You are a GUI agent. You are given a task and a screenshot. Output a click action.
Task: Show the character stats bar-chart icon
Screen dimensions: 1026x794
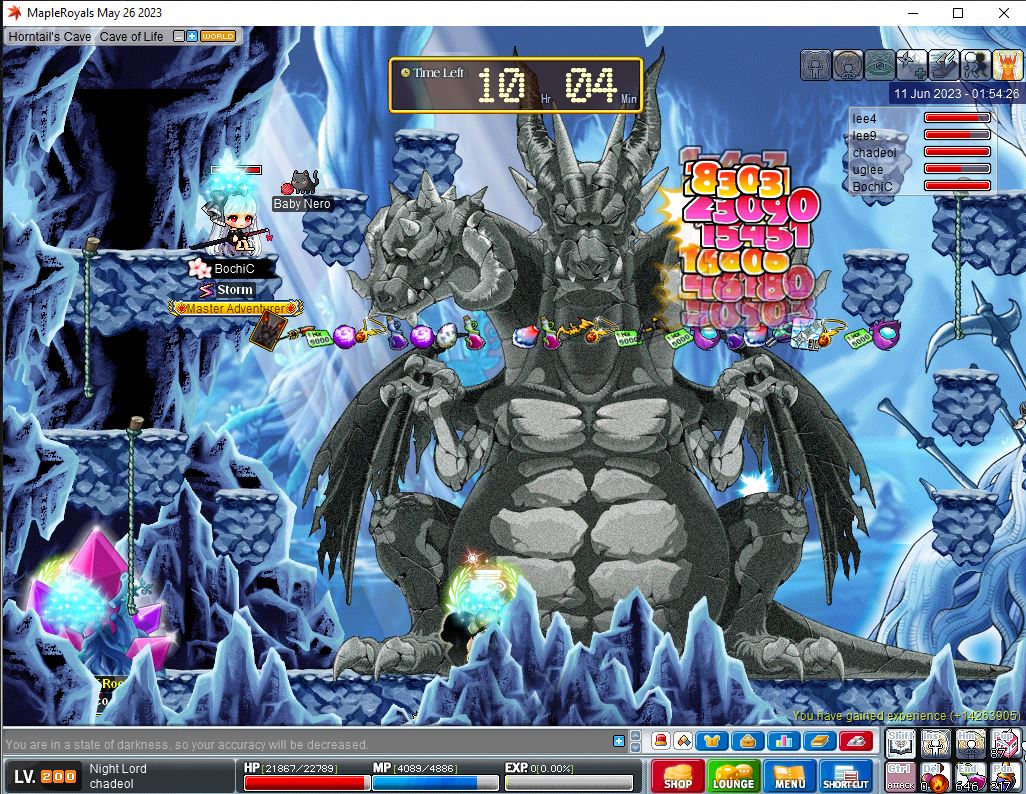[x=782, y=741]
